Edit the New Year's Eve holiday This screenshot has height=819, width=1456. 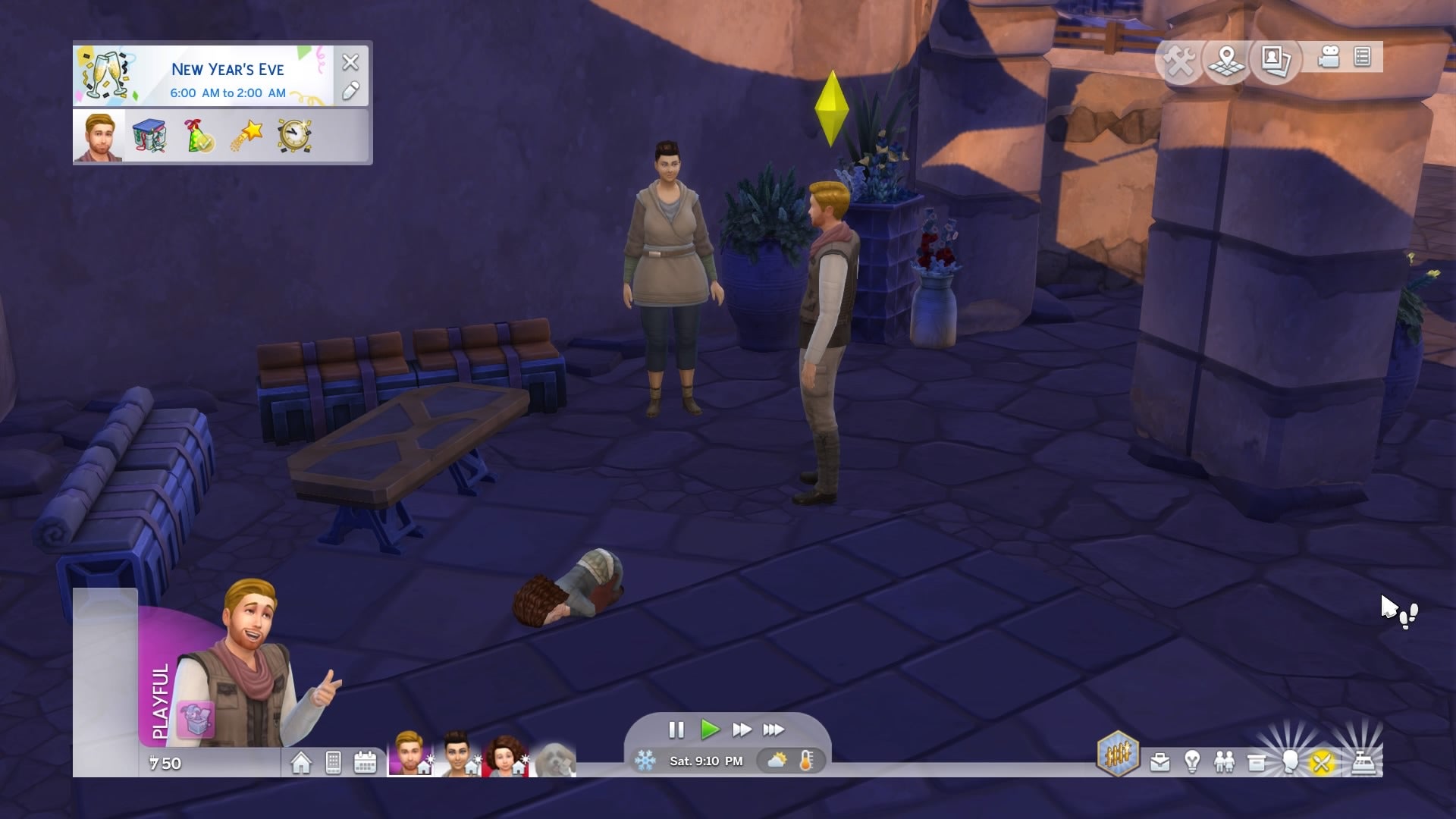[x=350, y=92]
